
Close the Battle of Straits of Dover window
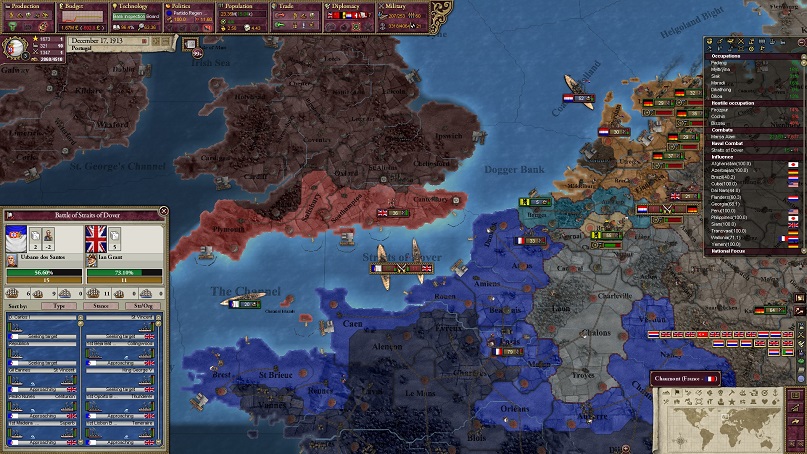(x=164, y=213)
